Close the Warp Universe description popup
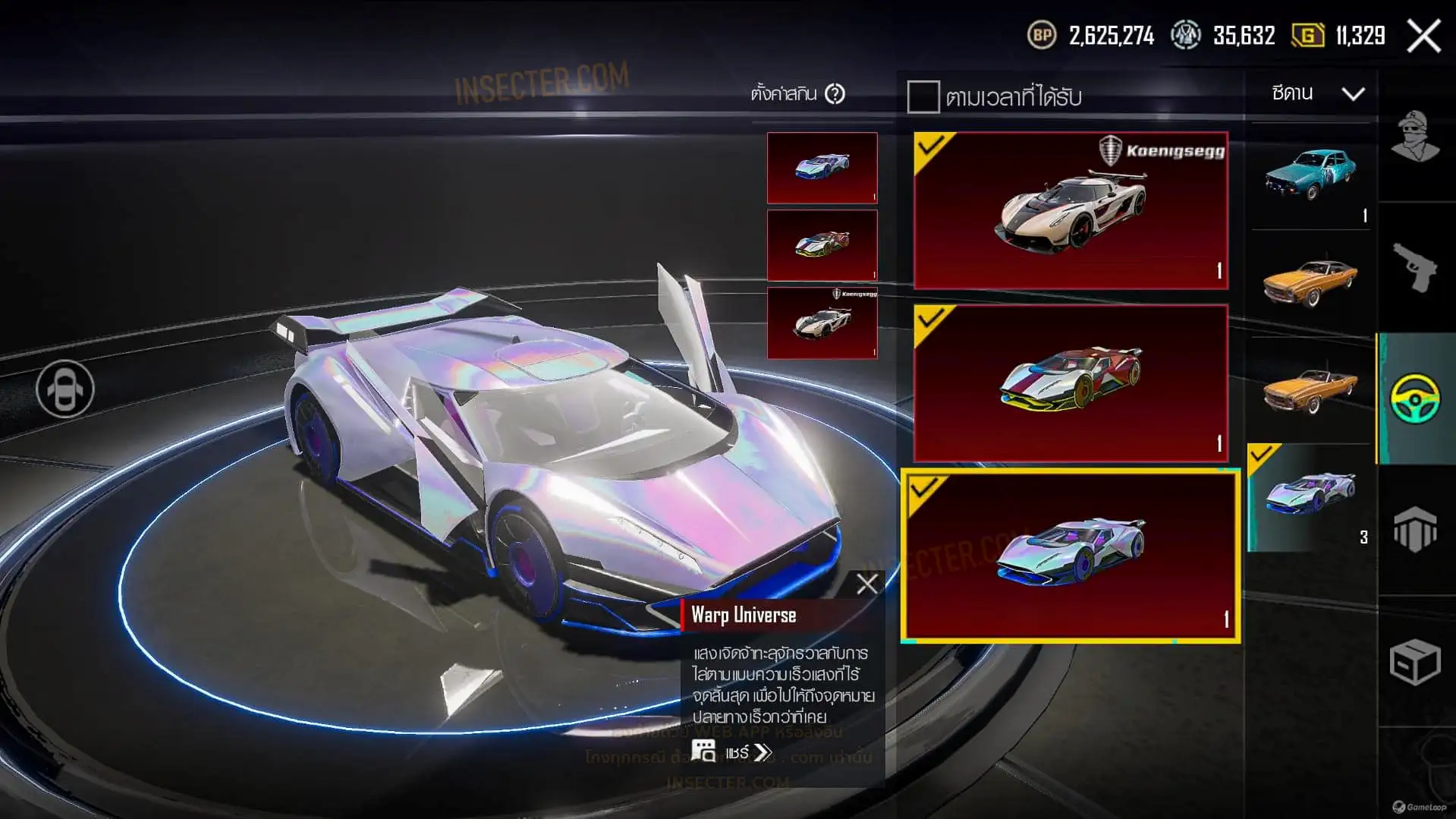The image size is (1456, 819). (x=866, y=584)
